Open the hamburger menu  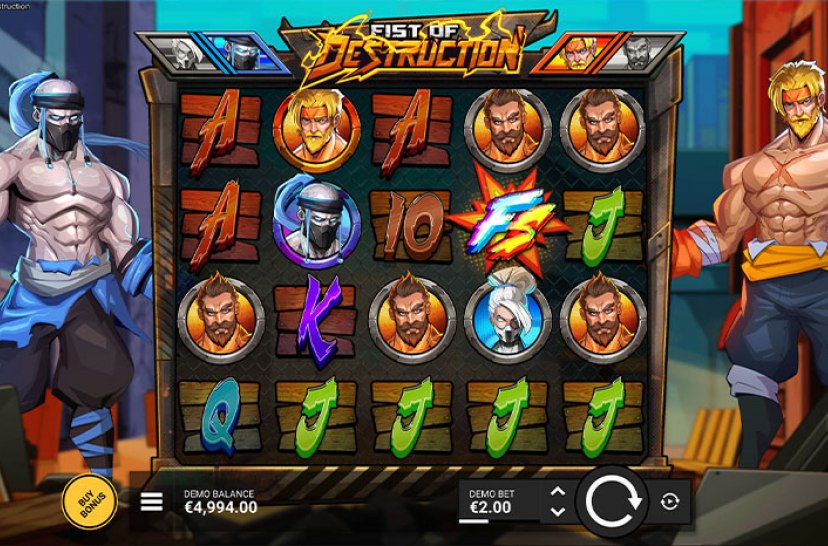pos(151,502)
